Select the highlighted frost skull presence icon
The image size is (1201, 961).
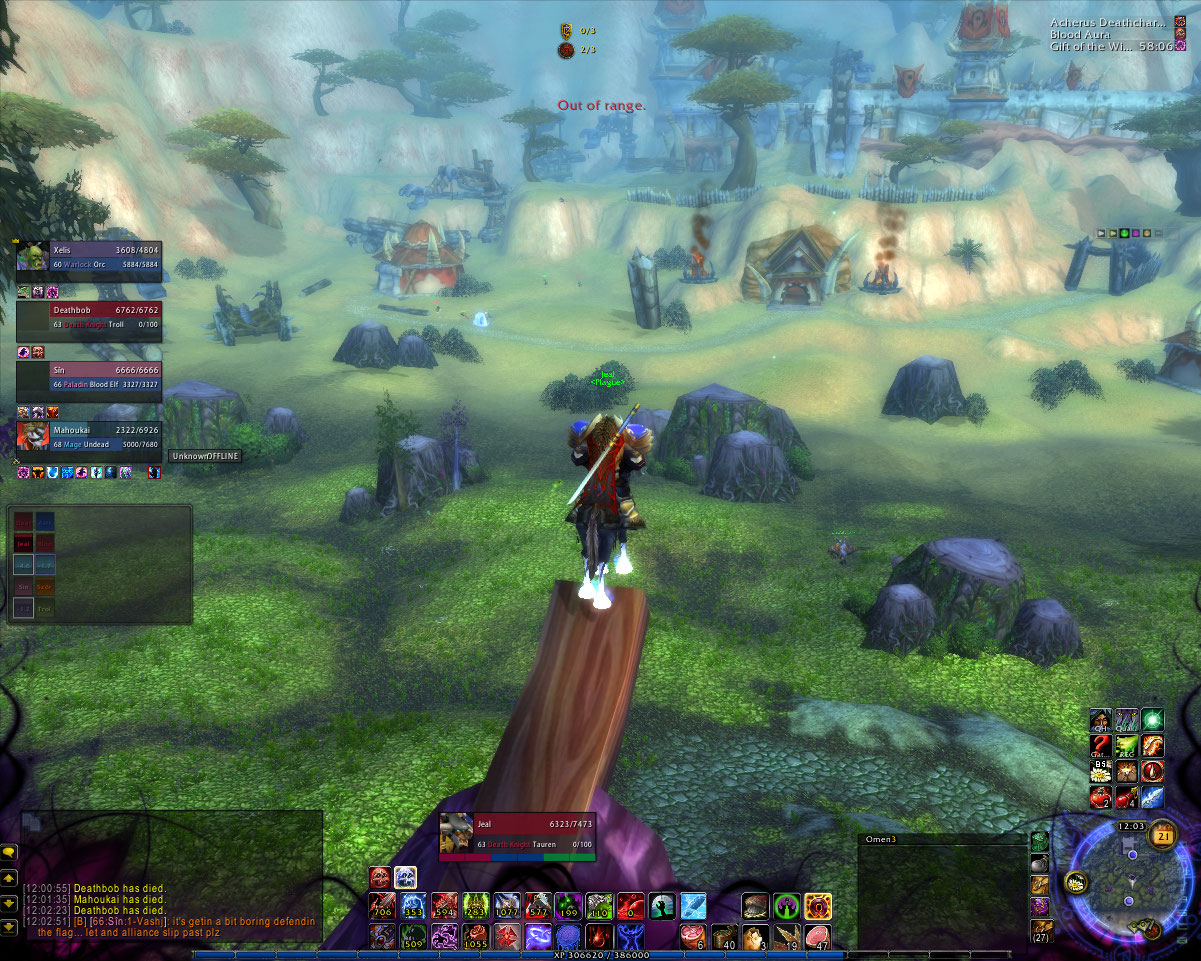pyautogui.click(x=405, y=877)
